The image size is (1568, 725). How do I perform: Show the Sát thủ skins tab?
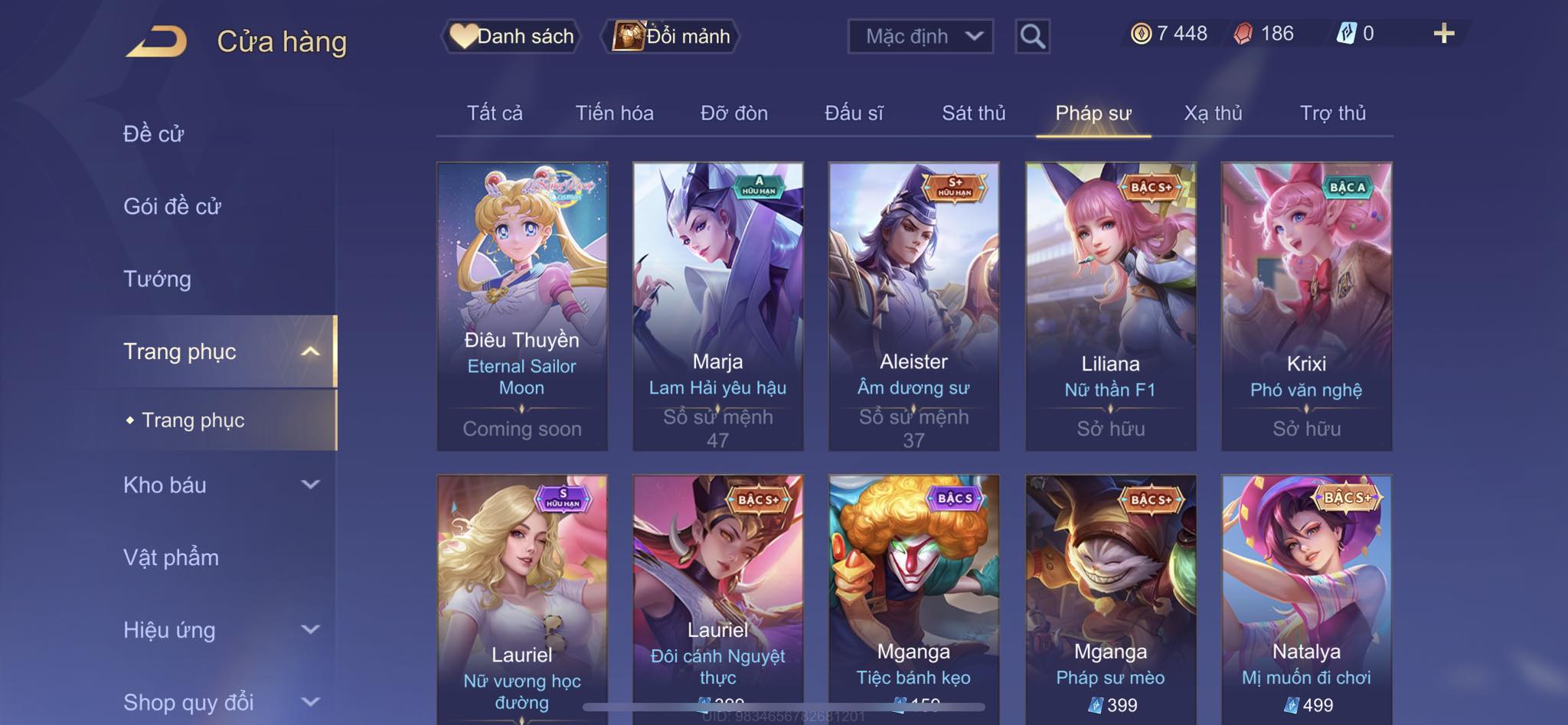point(973,113)
